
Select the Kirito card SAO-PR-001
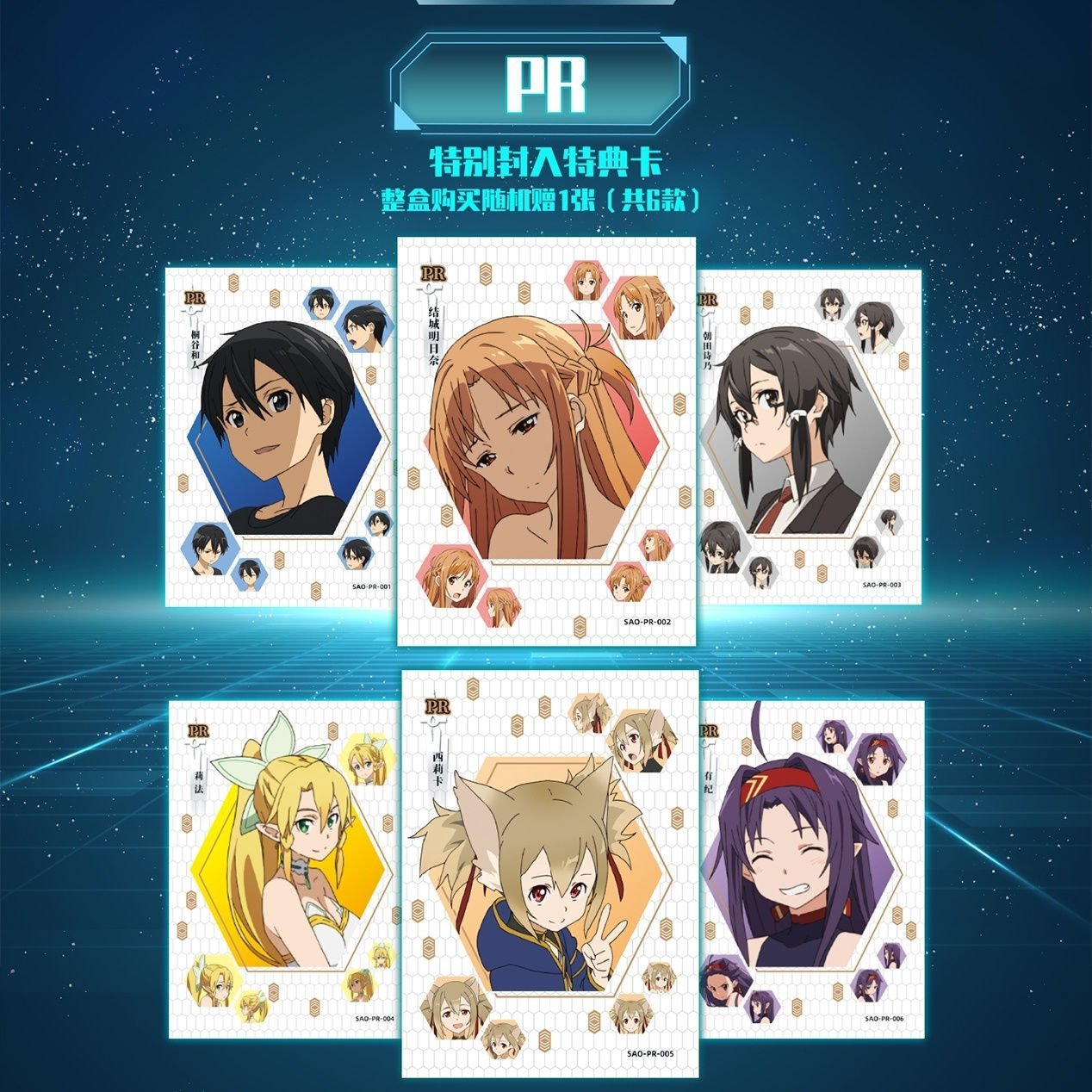click(280, 437)
